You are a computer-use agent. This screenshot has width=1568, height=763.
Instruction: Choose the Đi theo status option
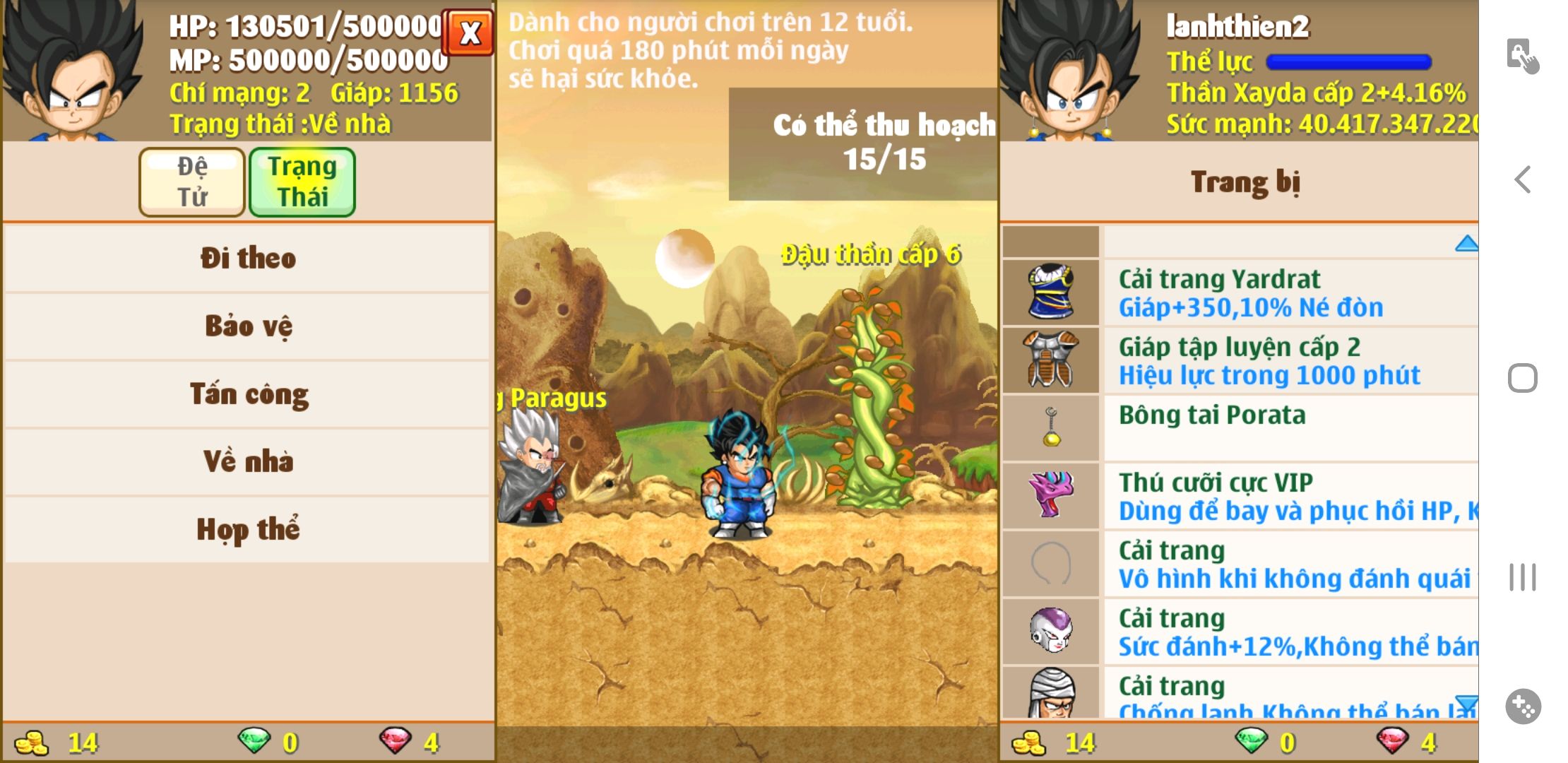(x=247, y=258)
